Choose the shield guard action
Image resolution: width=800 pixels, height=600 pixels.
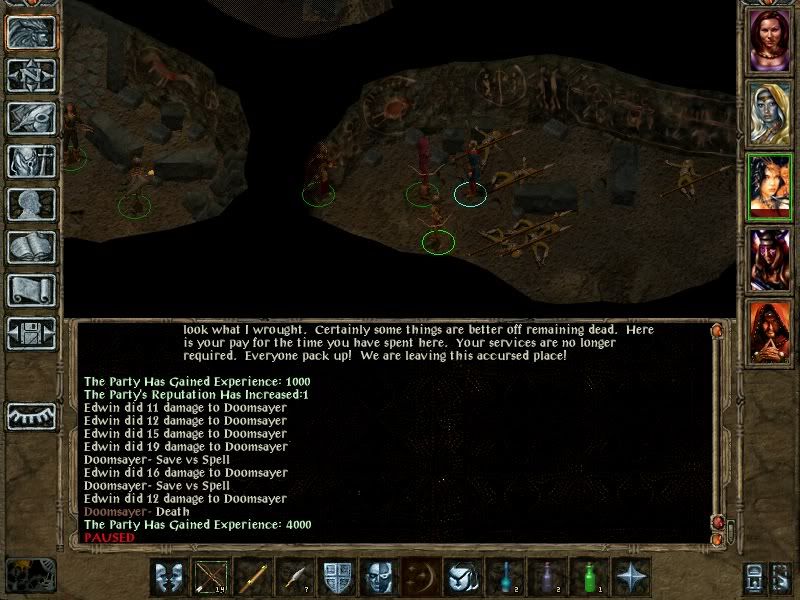coord(335,576)
